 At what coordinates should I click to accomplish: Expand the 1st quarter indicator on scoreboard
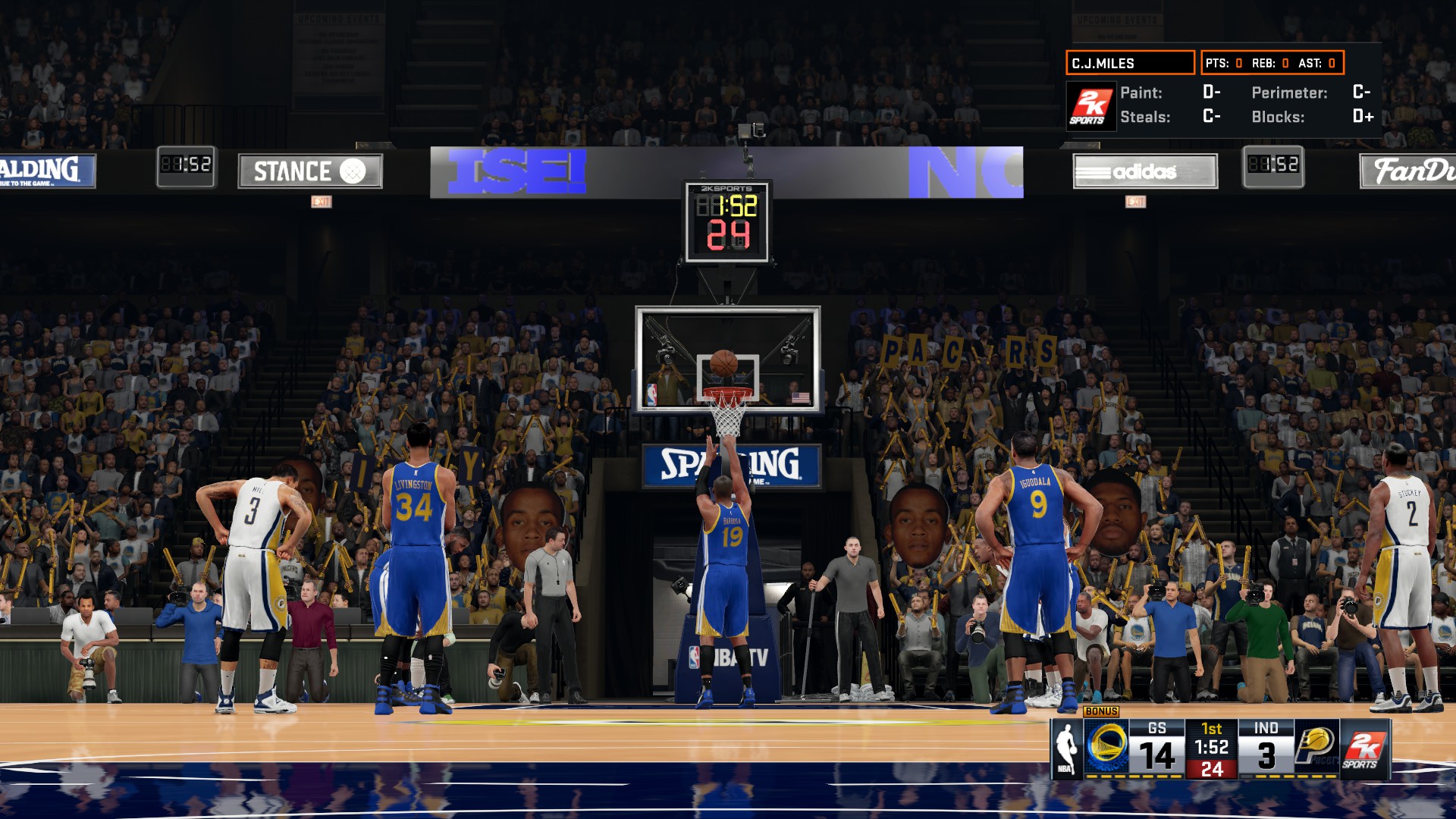1213,730
